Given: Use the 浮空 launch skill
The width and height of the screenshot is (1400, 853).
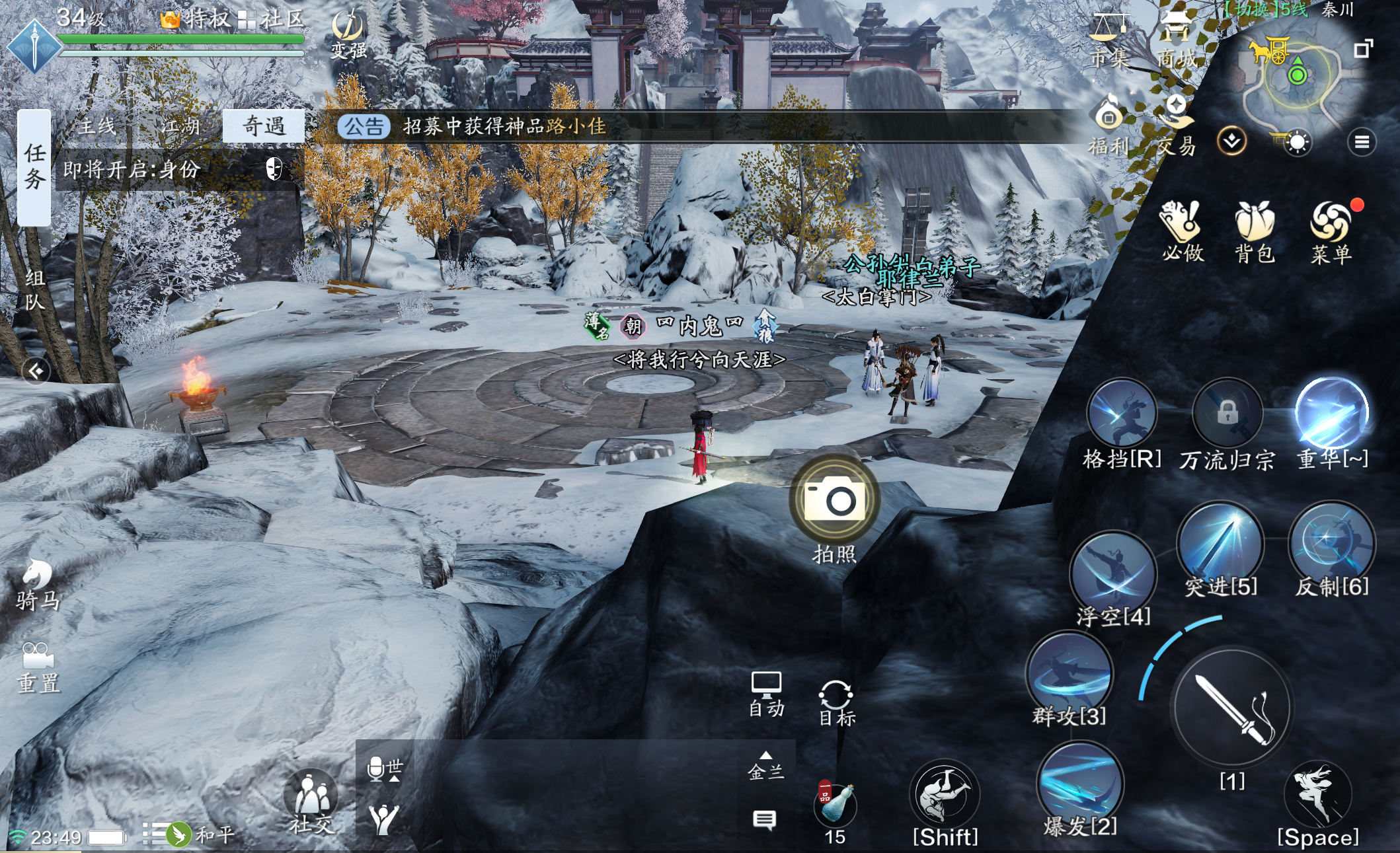Looking at the screenshot, I should point(1114,572).
